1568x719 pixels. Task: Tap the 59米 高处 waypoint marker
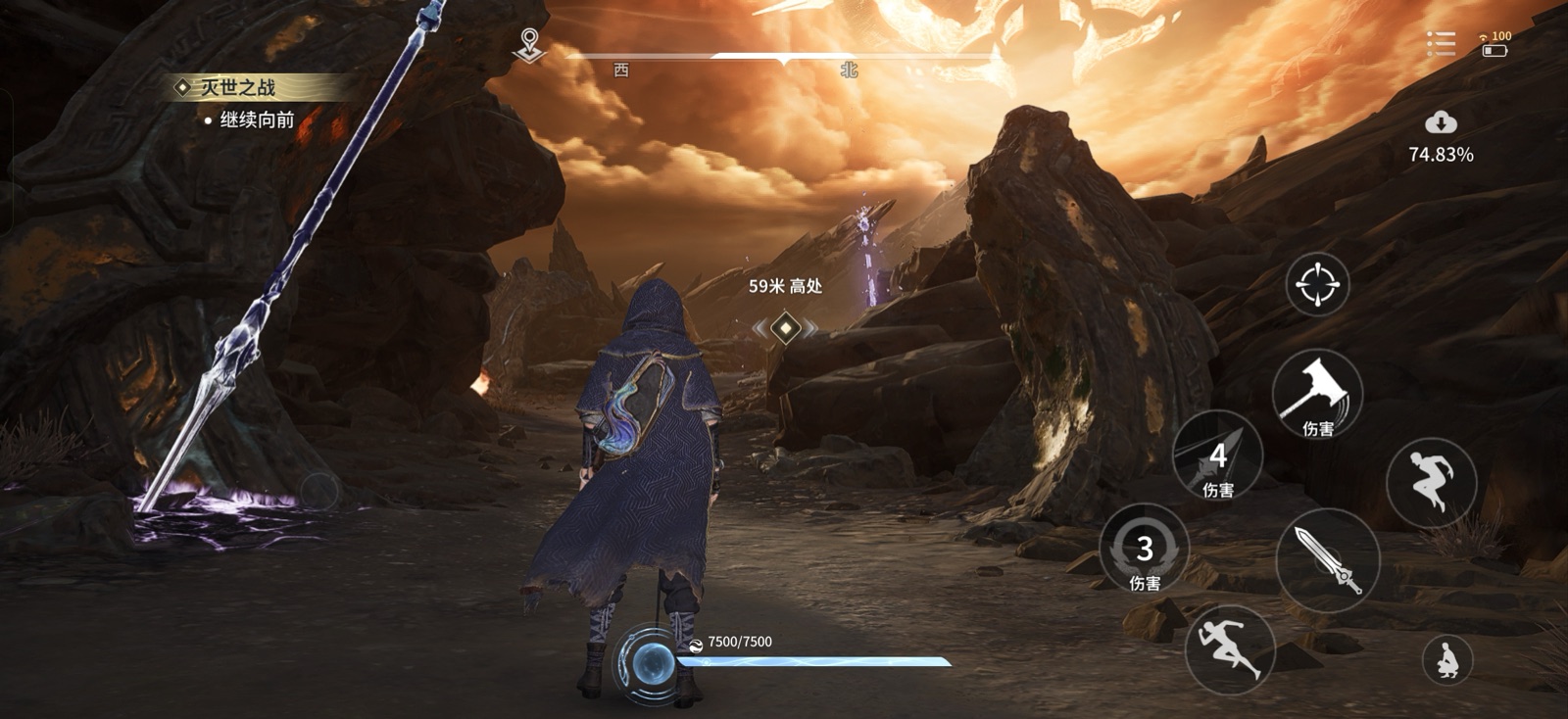point(784,287)
